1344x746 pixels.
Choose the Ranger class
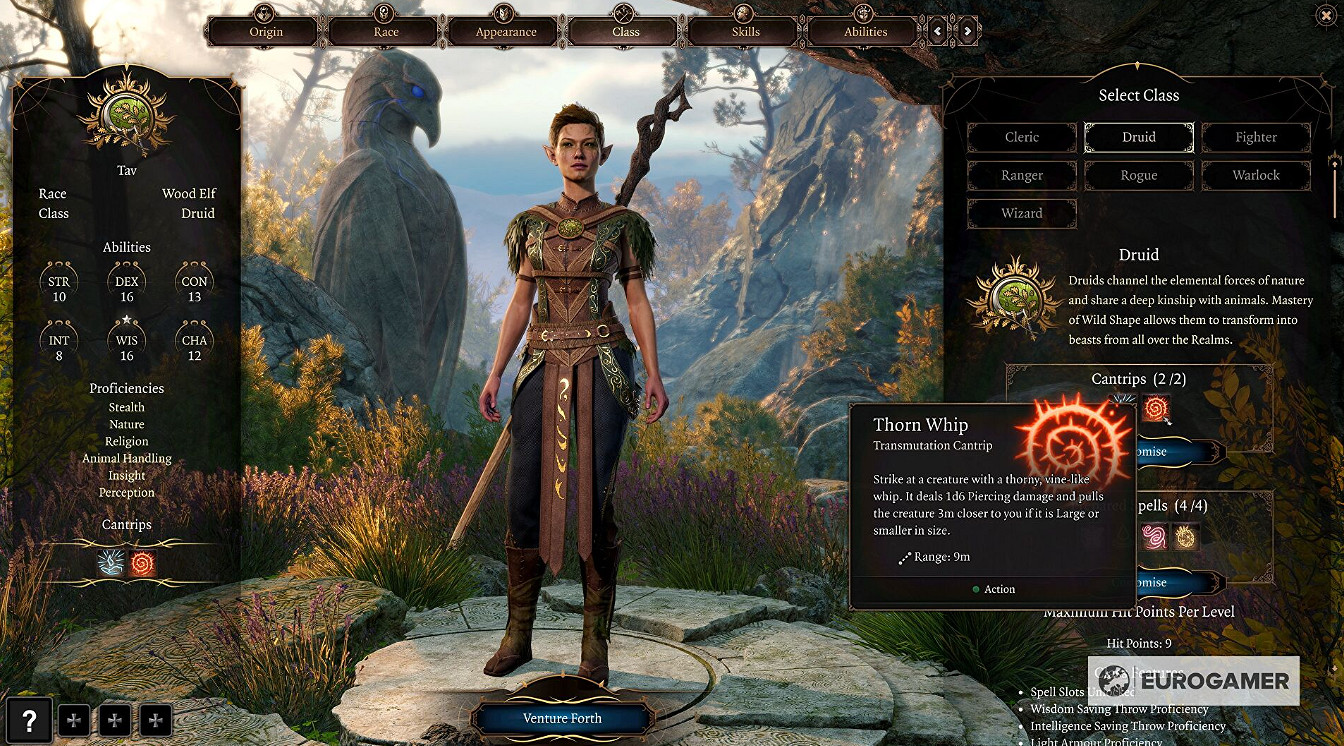tap(1022, 175)
